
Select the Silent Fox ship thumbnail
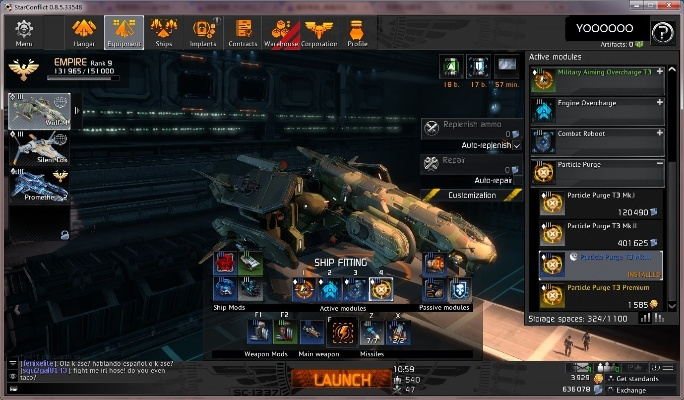point(41,149)
